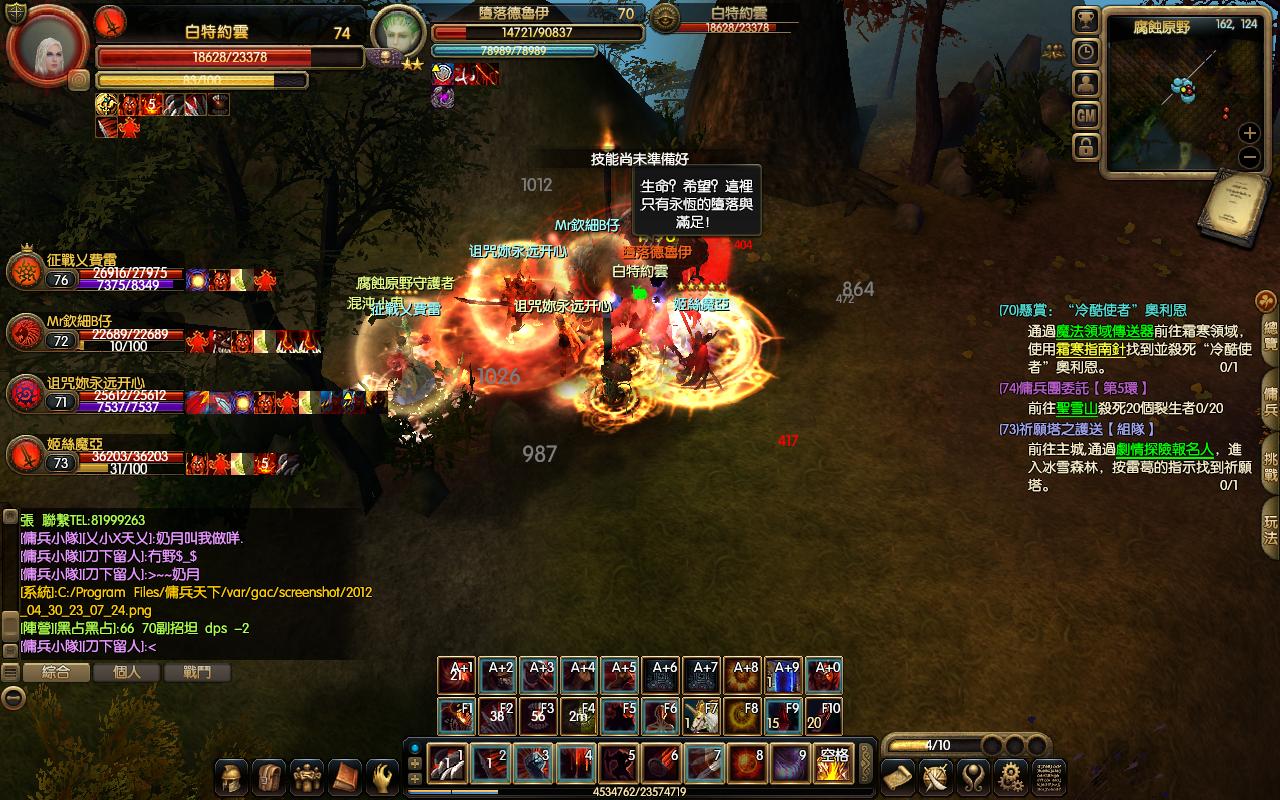
Task: Open the gear settings icon
Action: (x=1011, y=777)
